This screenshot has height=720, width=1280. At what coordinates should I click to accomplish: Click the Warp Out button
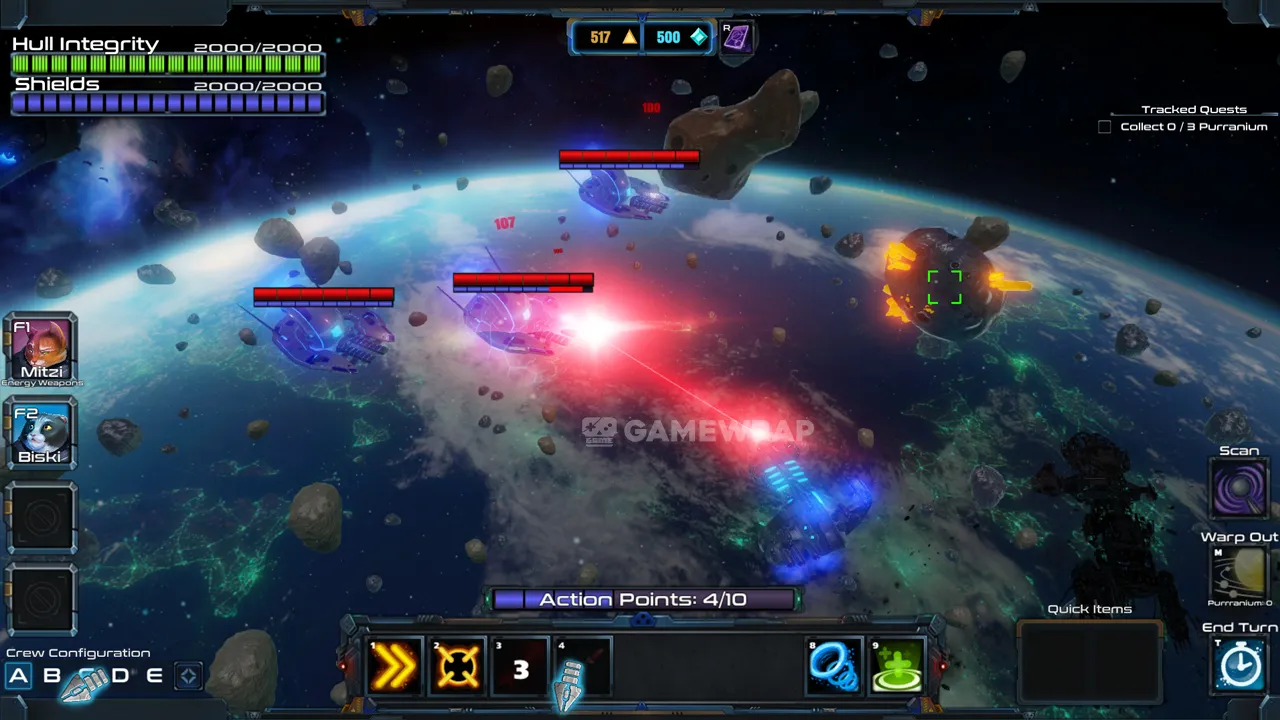(1239, 572)
